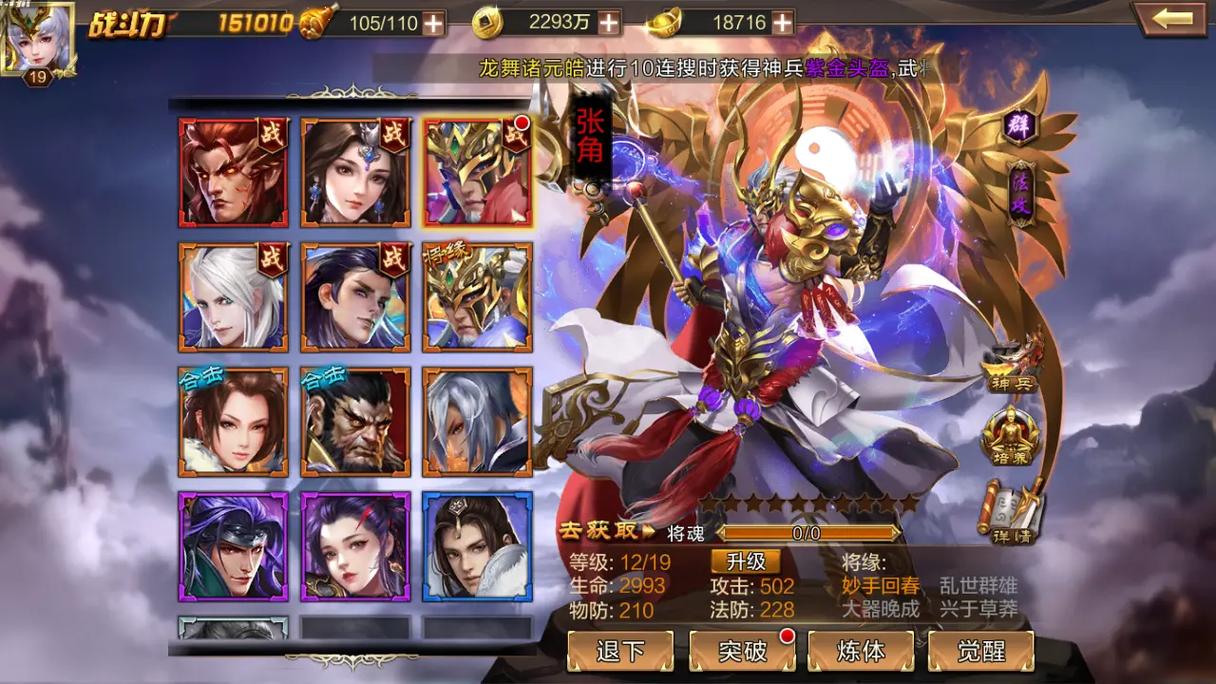This screenshot has height=684, width=1216.
Task: Pick the bearded 合击 warrior portrait
Action: (x=355, y=421)
